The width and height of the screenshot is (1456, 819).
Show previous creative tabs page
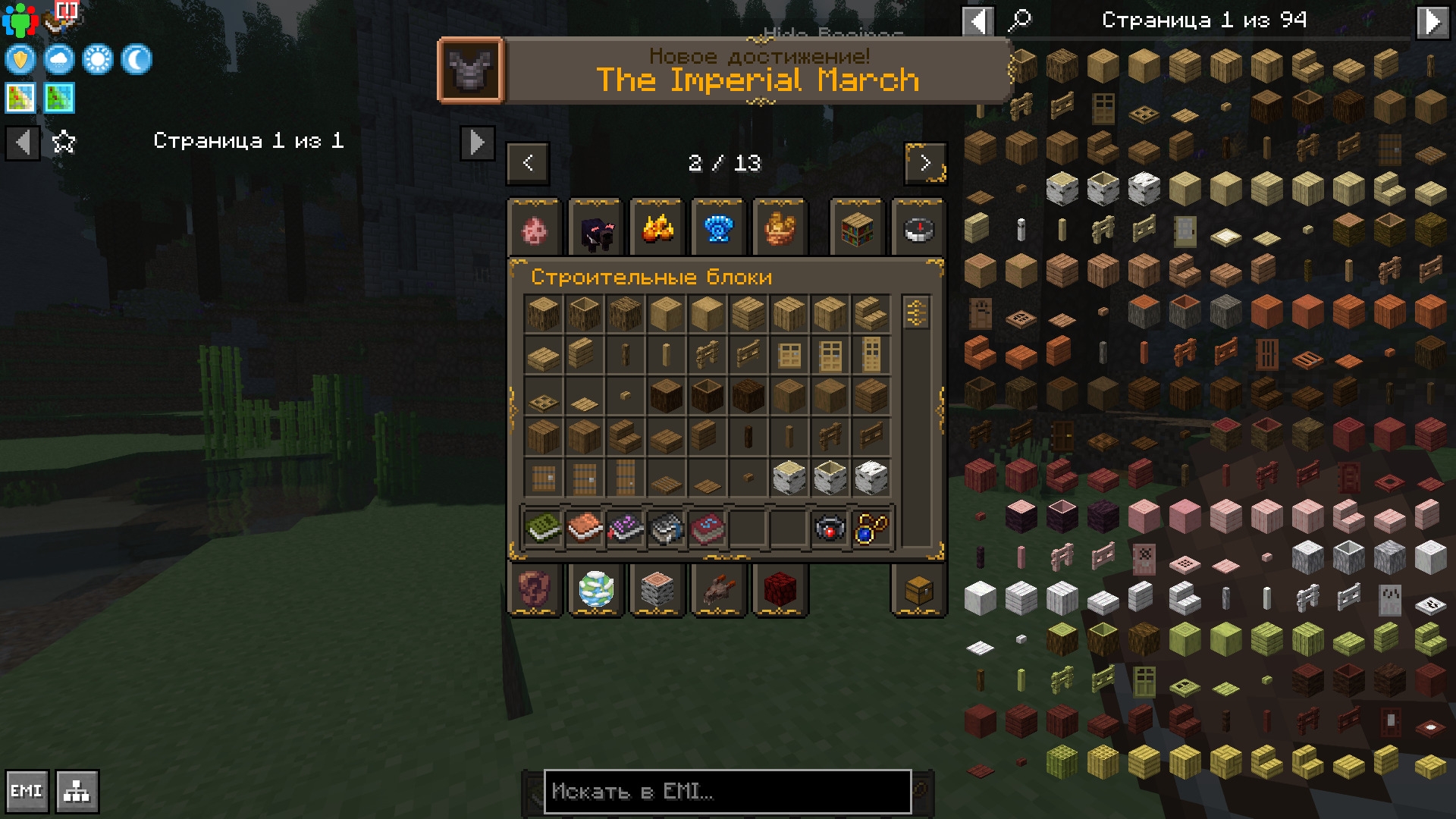click(x=528, y=163)
